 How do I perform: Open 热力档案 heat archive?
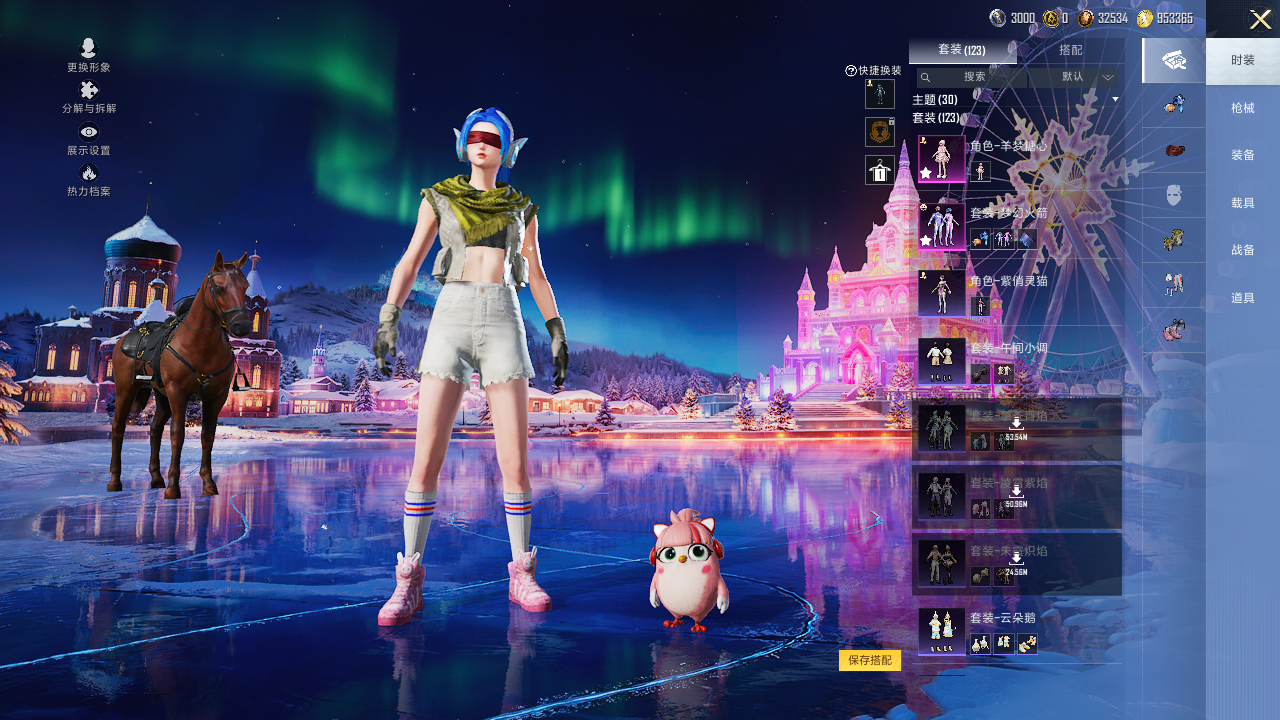pos(88,181)
